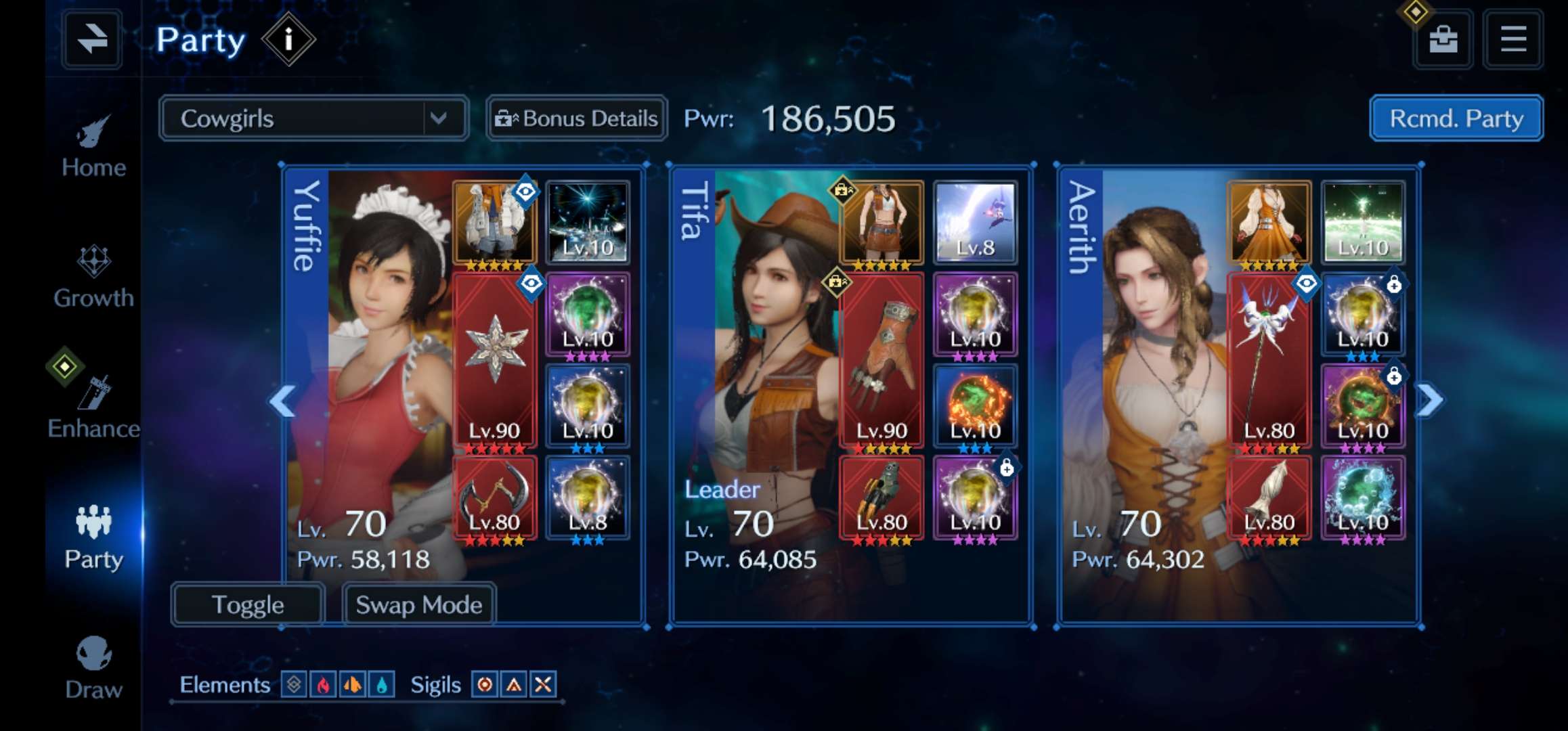Select Aerith's Lv.80 staff weapon slot
The width and height of the screenshot is (1568, 731).
point(1269,360)
